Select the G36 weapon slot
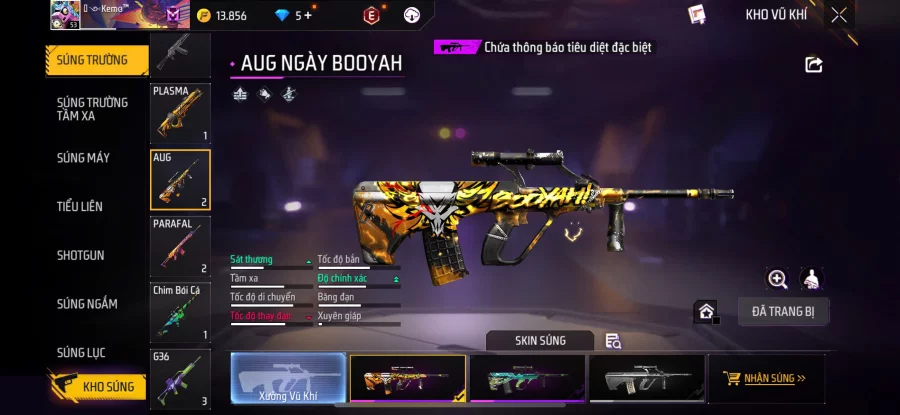This screenshot has height=415, width=900. [180, 379]
